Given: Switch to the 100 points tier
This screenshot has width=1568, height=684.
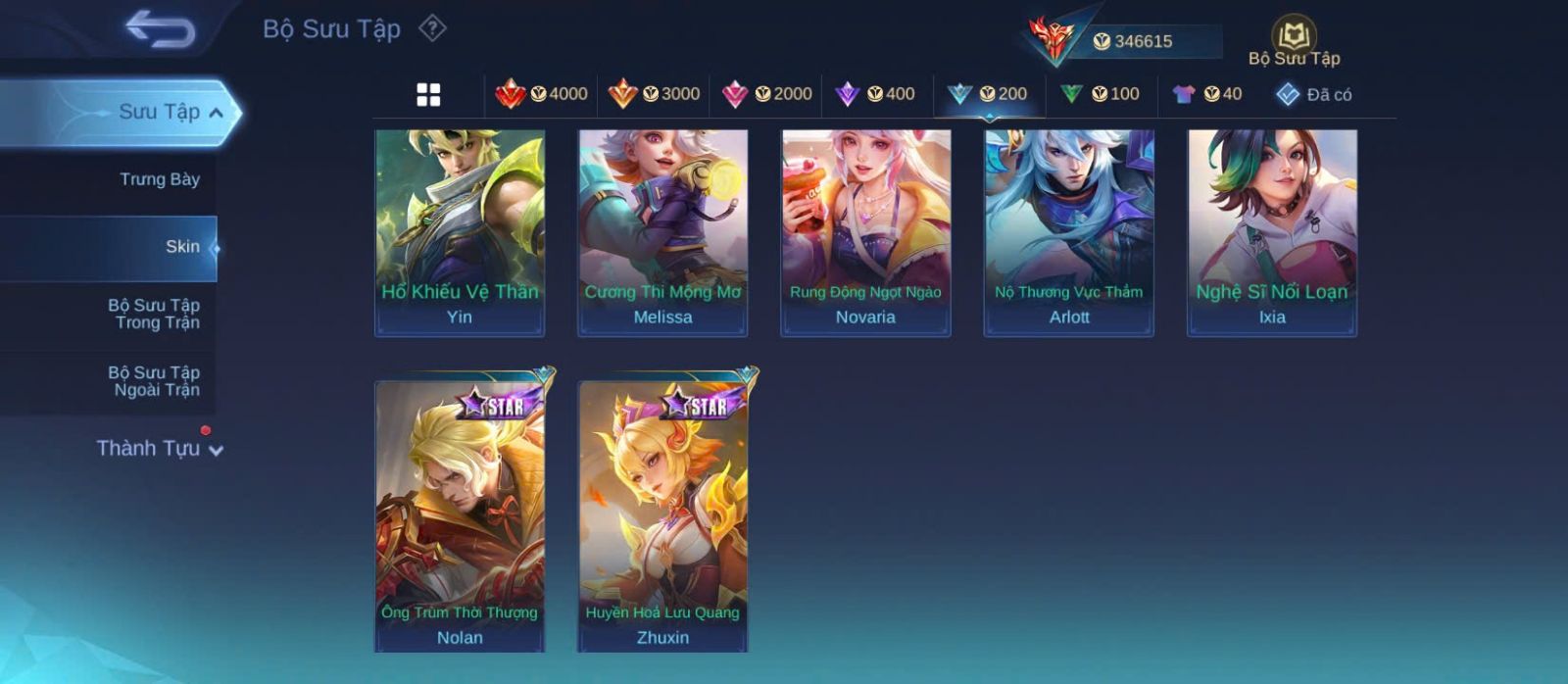Looking at the screenshot, I should 1100,94.
